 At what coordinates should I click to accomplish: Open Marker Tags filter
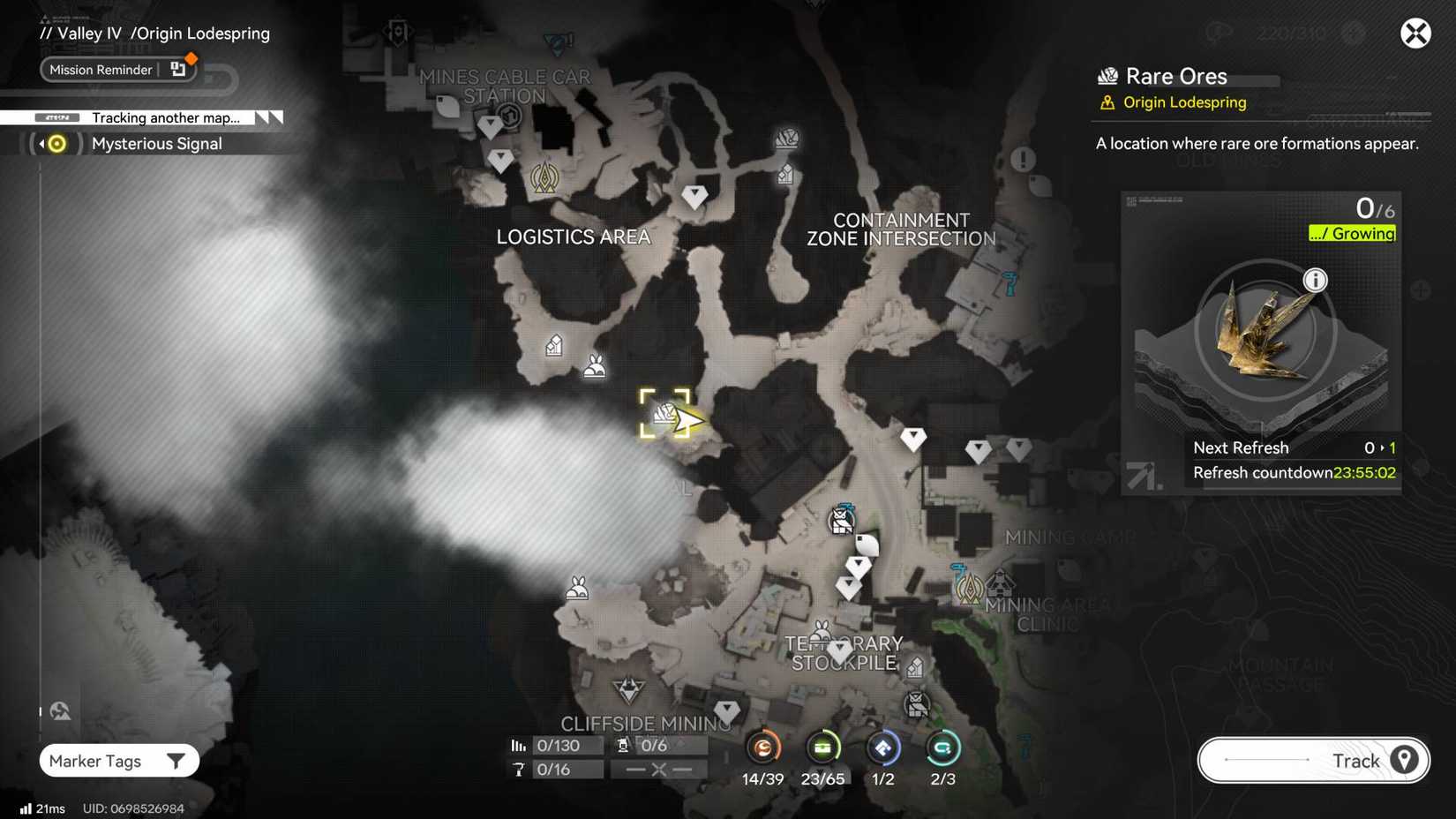[x=119, y=760]
